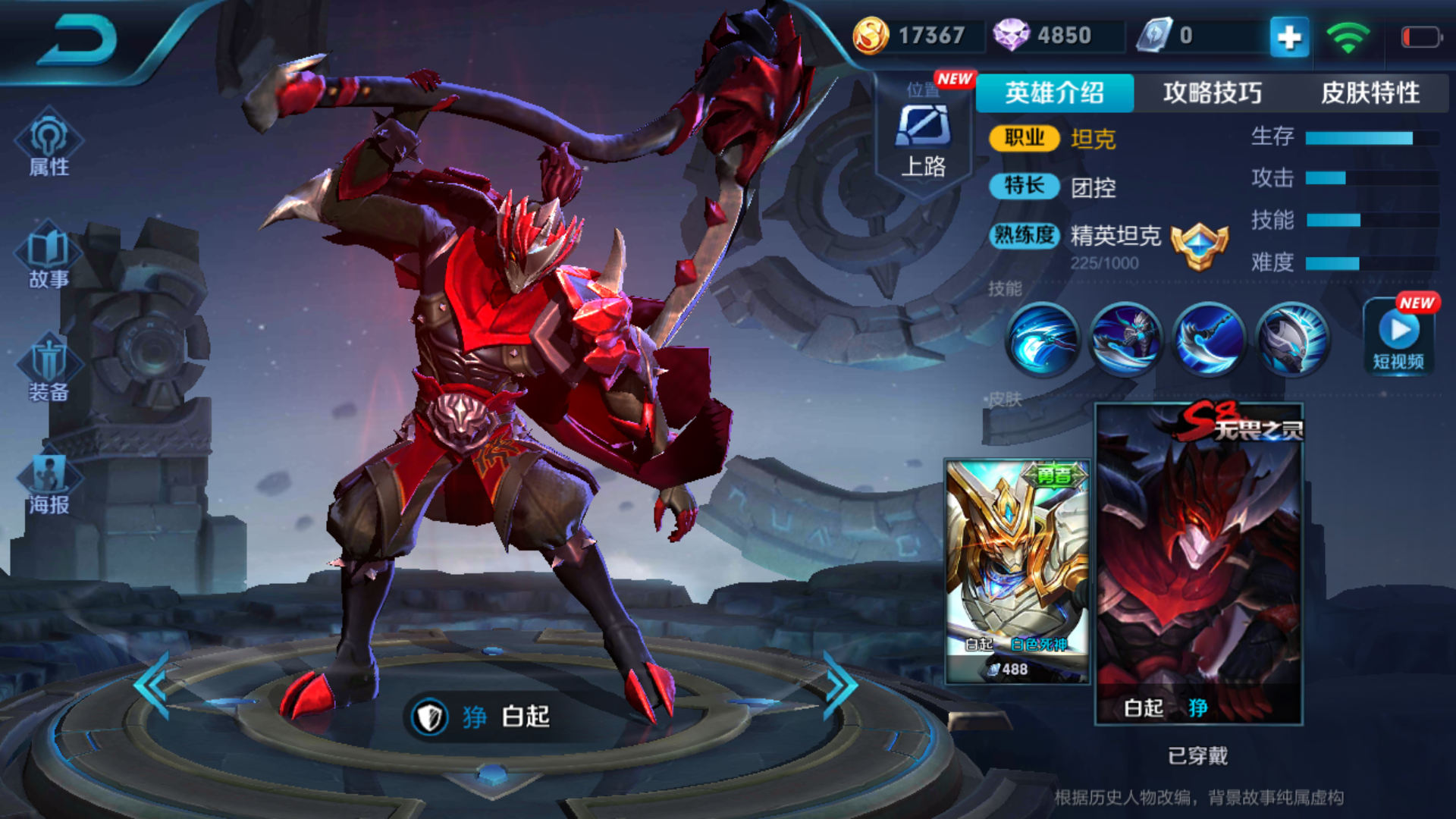View the third scythe skill icon
This screenshot has height=819, width=1456.
(x=1210, y=338)
